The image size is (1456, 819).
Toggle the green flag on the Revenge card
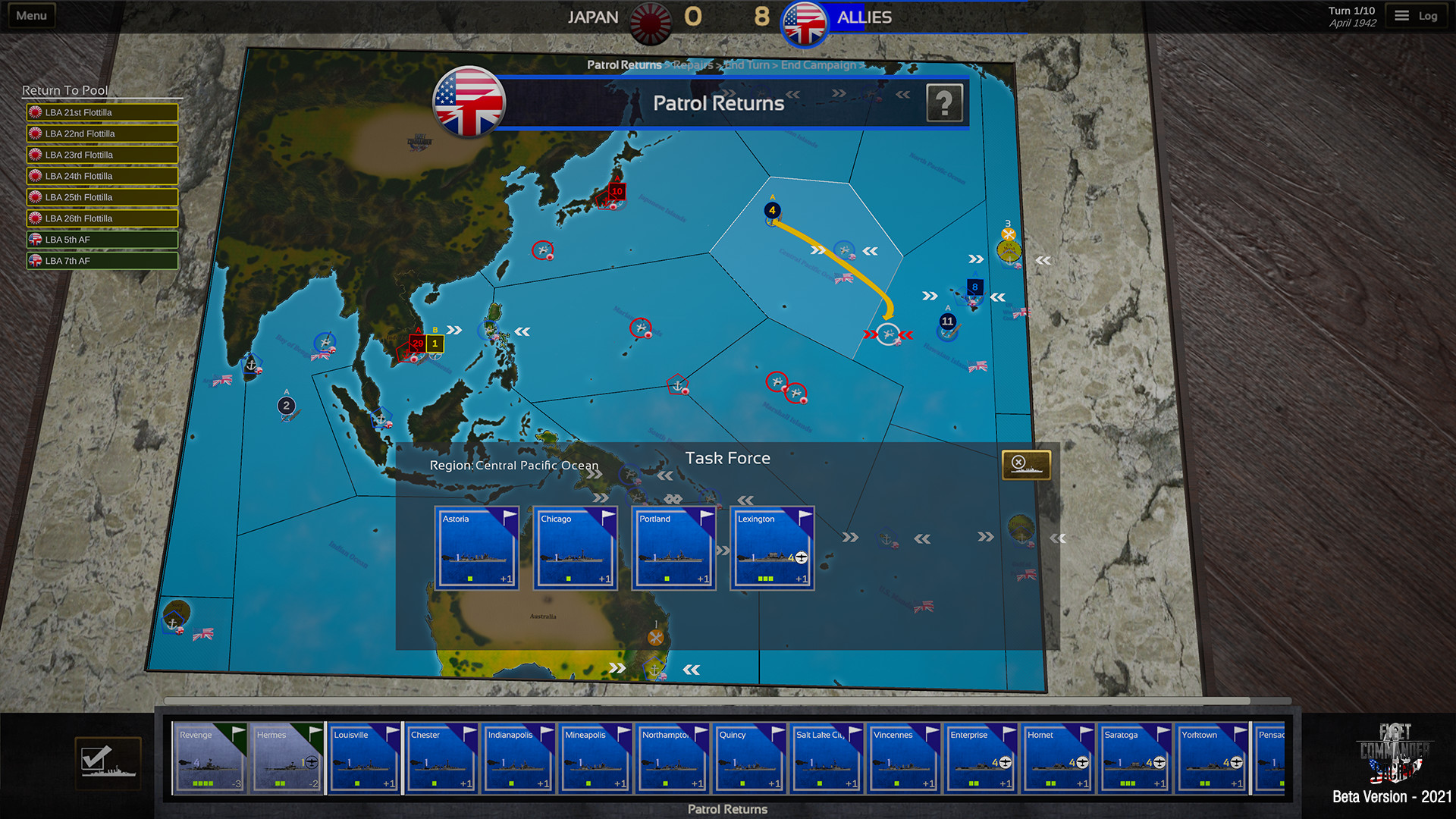[x=237, y=732]
